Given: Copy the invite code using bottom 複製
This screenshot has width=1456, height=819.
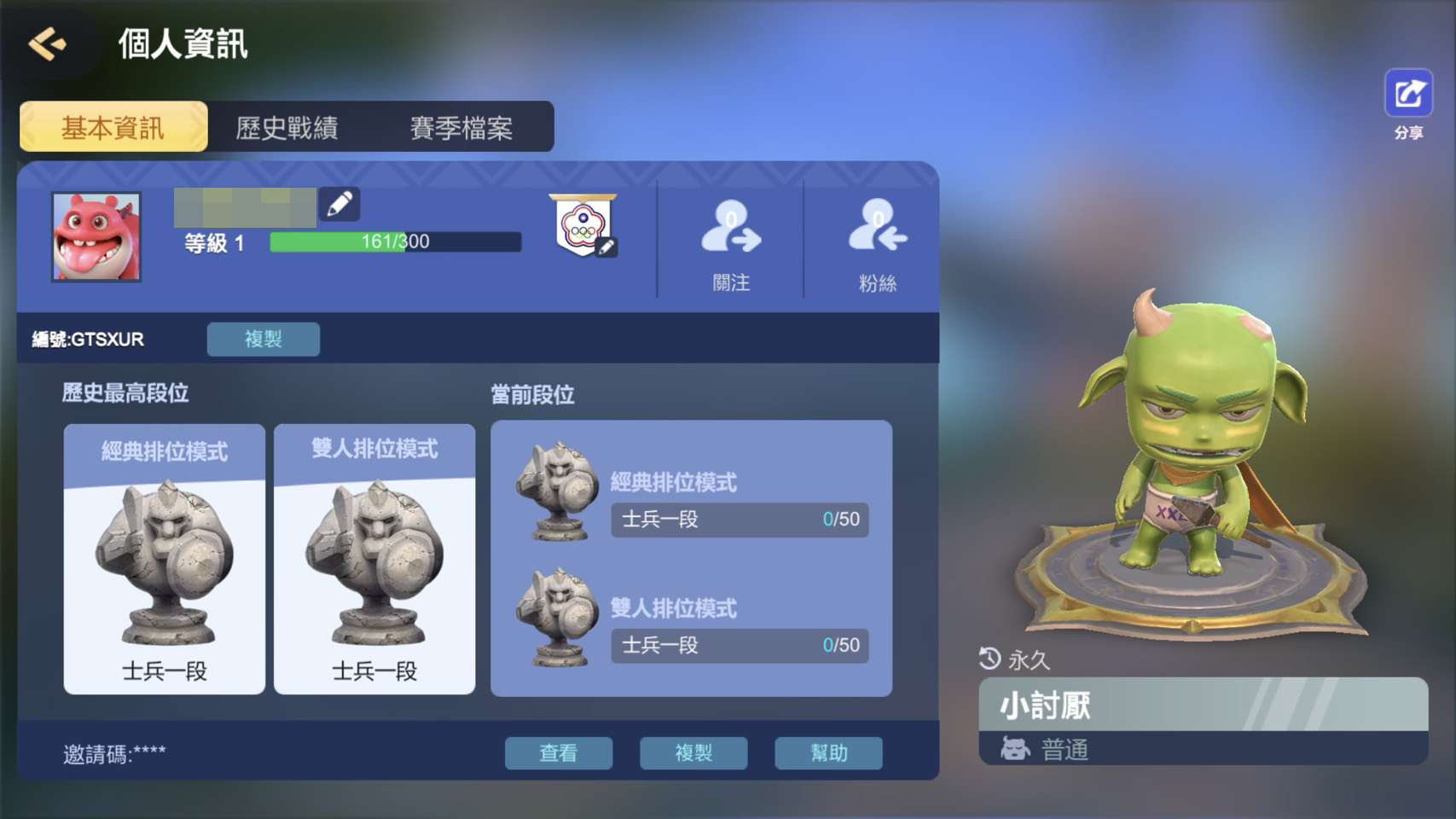Looking at the screenshot, I should point(693,752).
